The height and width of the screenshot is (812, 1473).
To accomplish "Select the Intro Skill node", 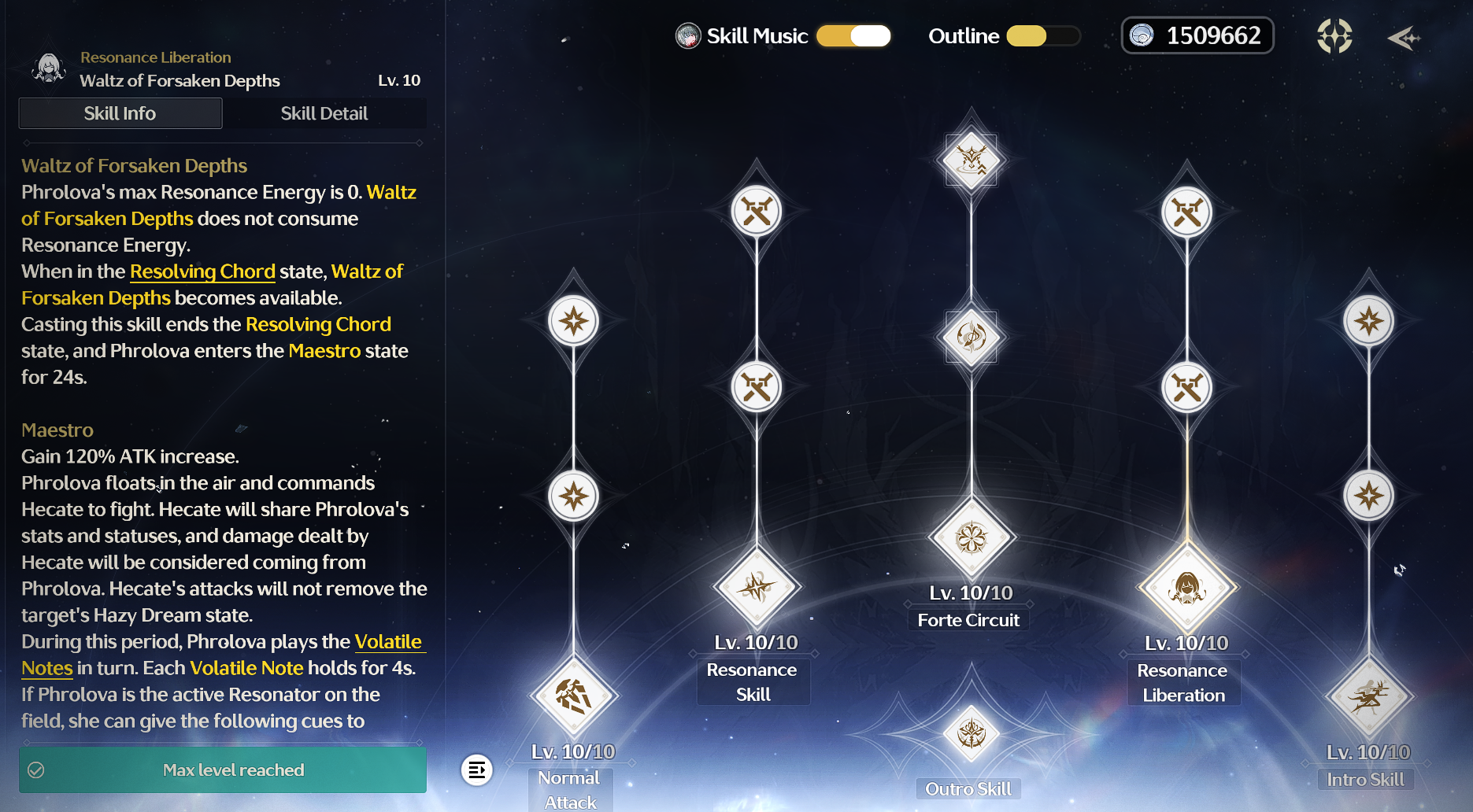I will [1368, 696].
